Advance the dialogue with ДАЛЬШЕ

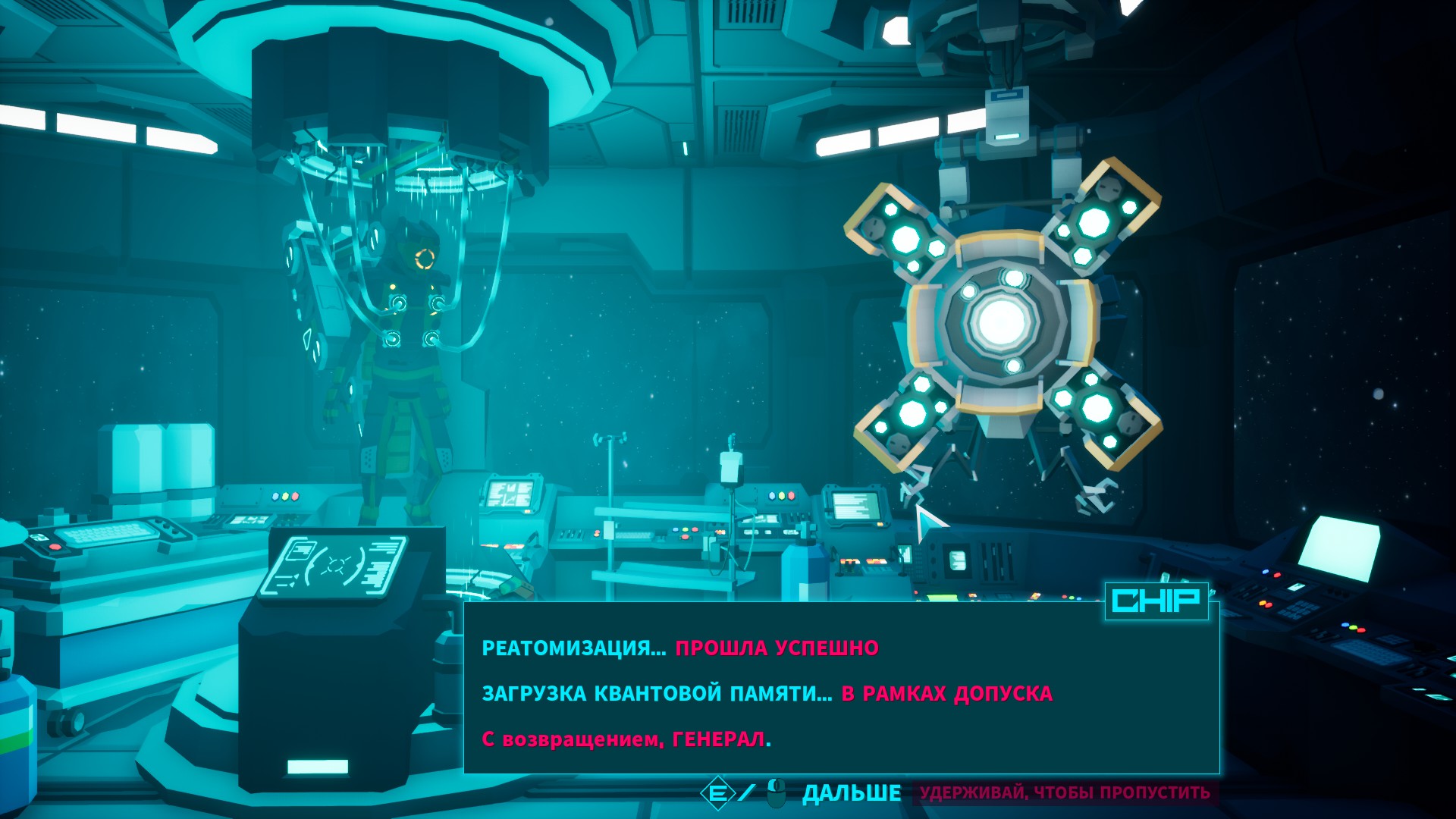(851, 793)
